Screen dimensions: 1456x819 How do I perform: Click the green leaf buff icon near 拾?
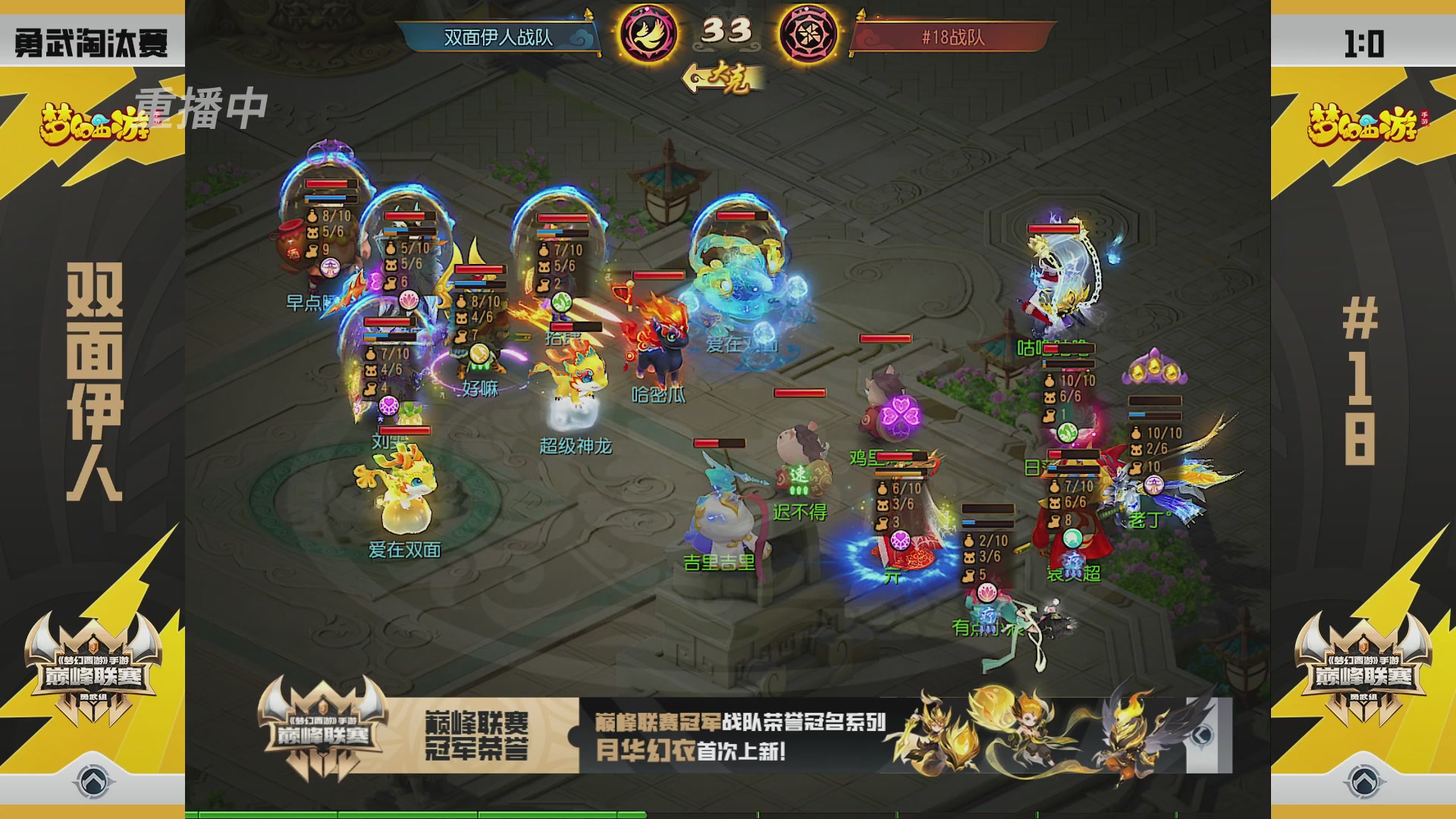click(561, 301)
